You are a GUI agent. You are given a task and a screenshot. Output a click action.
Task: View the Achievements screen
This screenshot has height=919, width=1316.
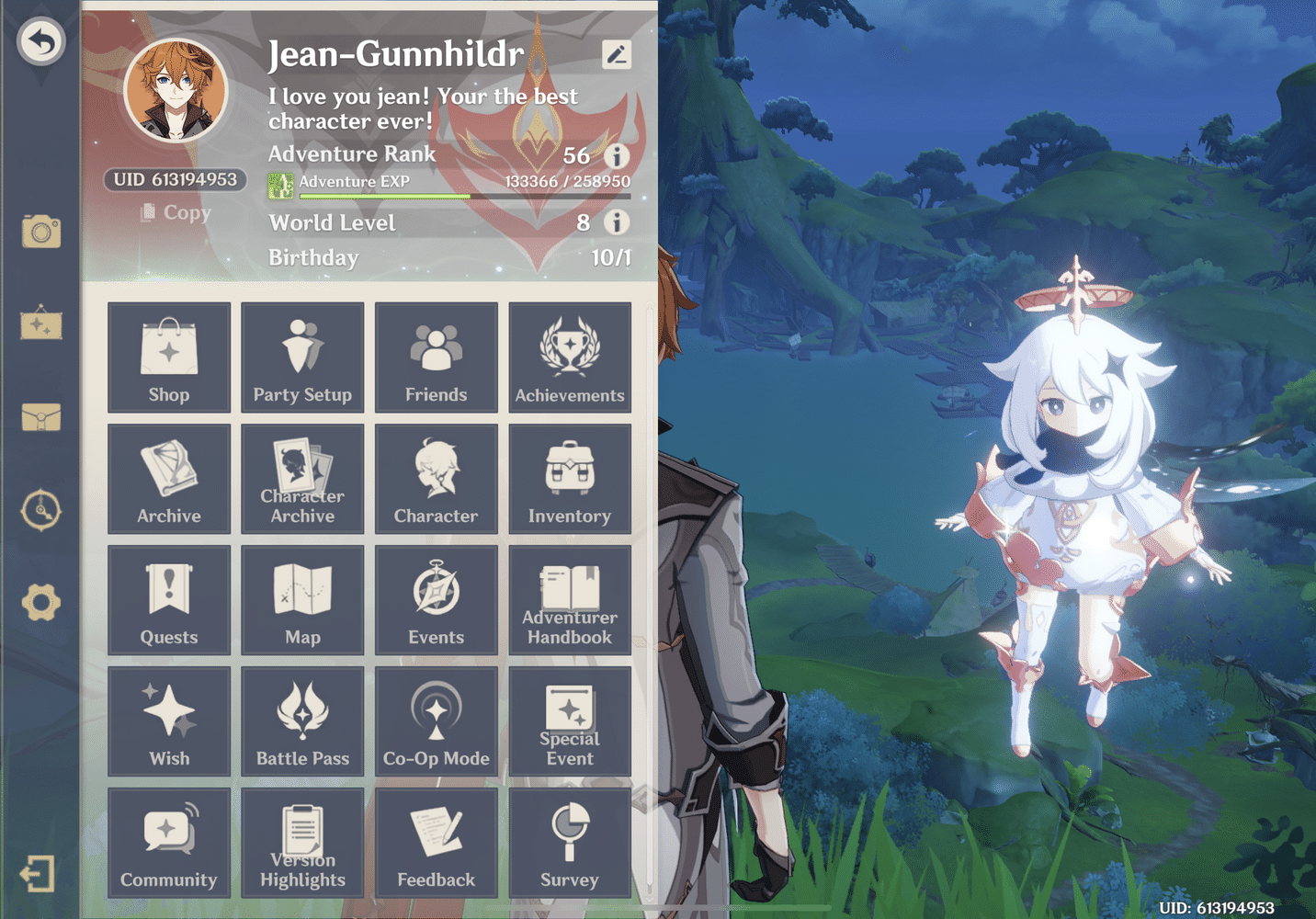(x=570, y=358)
